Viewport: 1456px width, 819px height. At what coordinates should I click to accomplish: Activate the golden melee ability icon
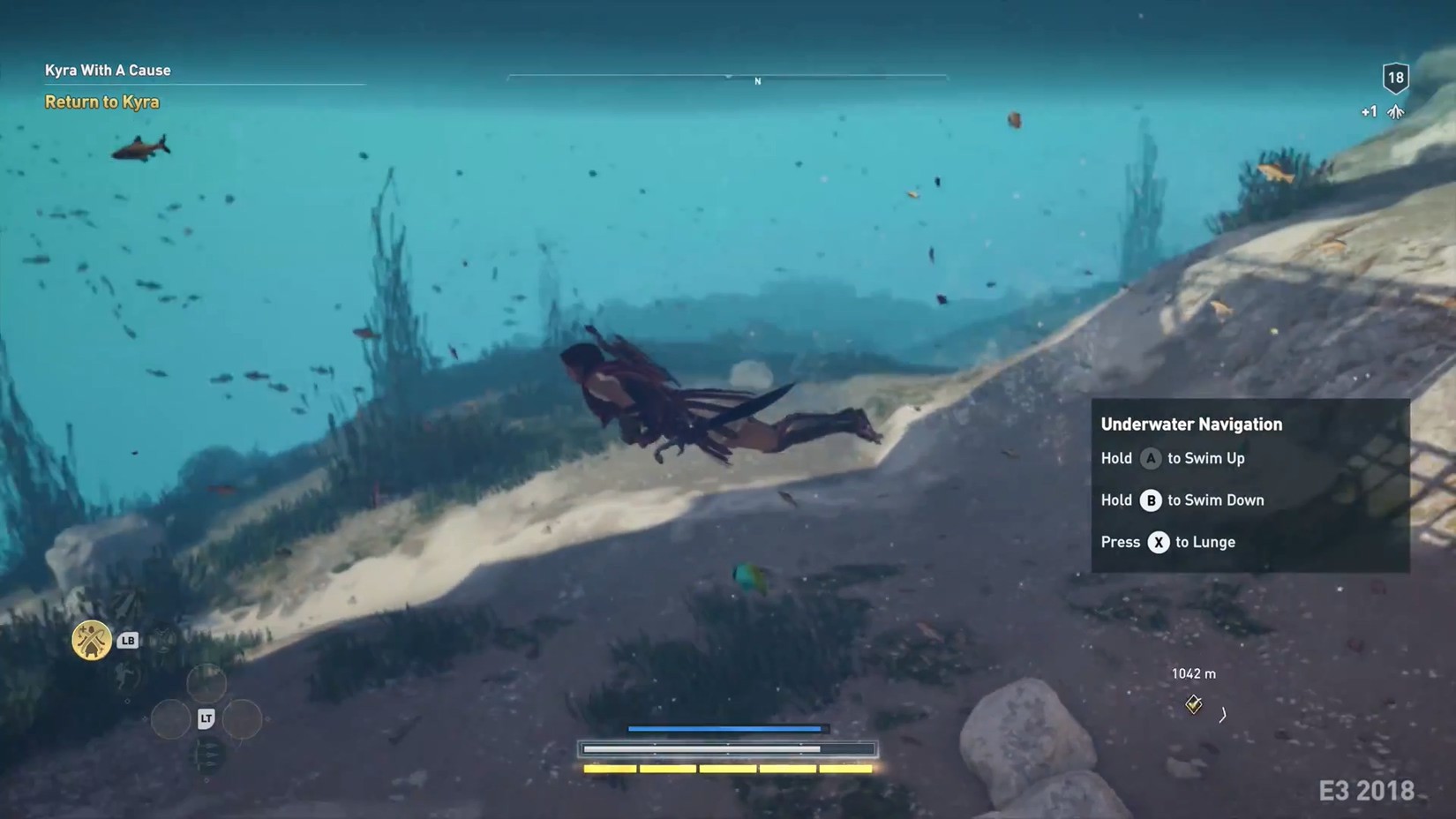pyautogui.click(x=92, y=640)
